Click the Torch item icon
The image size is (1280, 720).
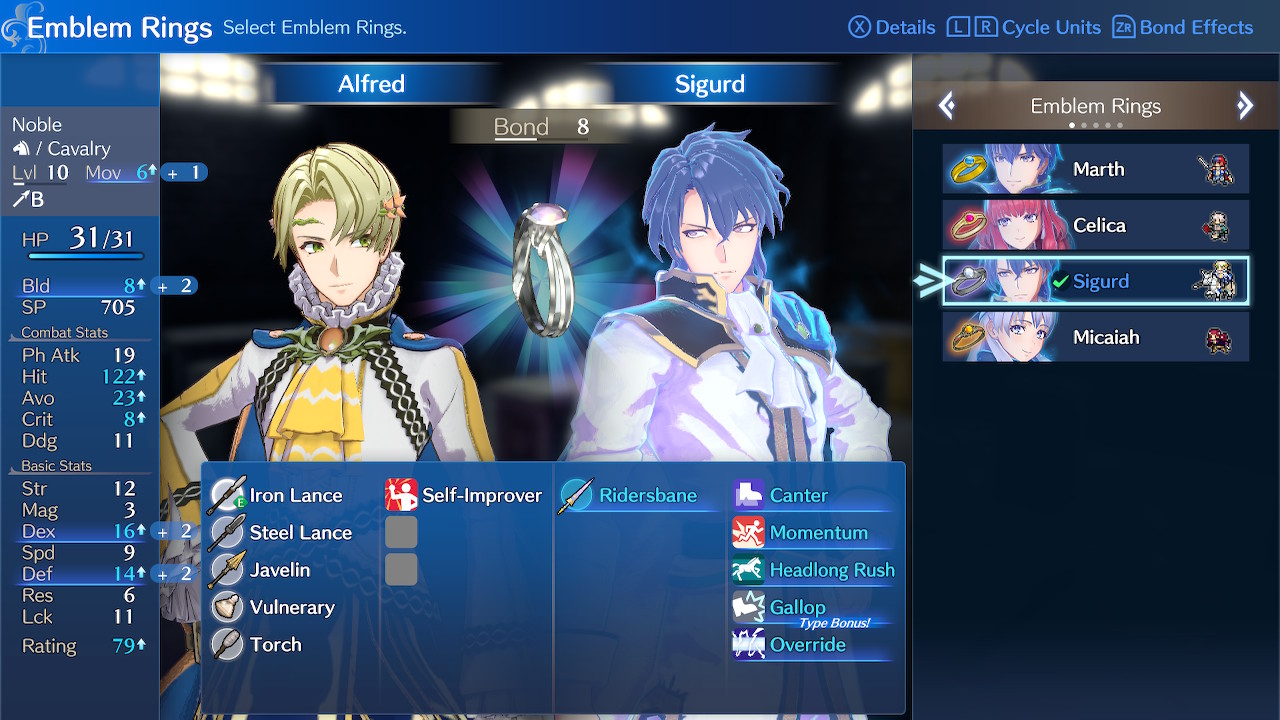click(x=230, y=644)
